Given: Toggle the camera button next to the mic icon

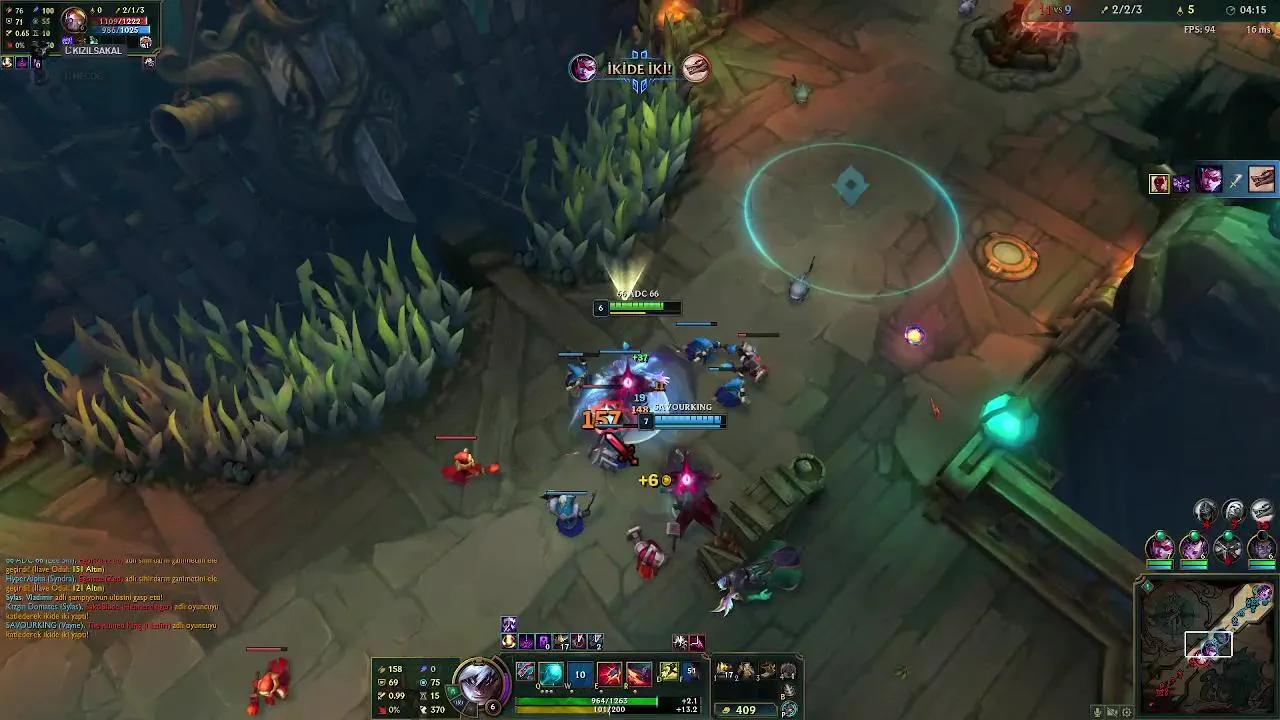Looking at the screenshot, I should click(1110, 711).
